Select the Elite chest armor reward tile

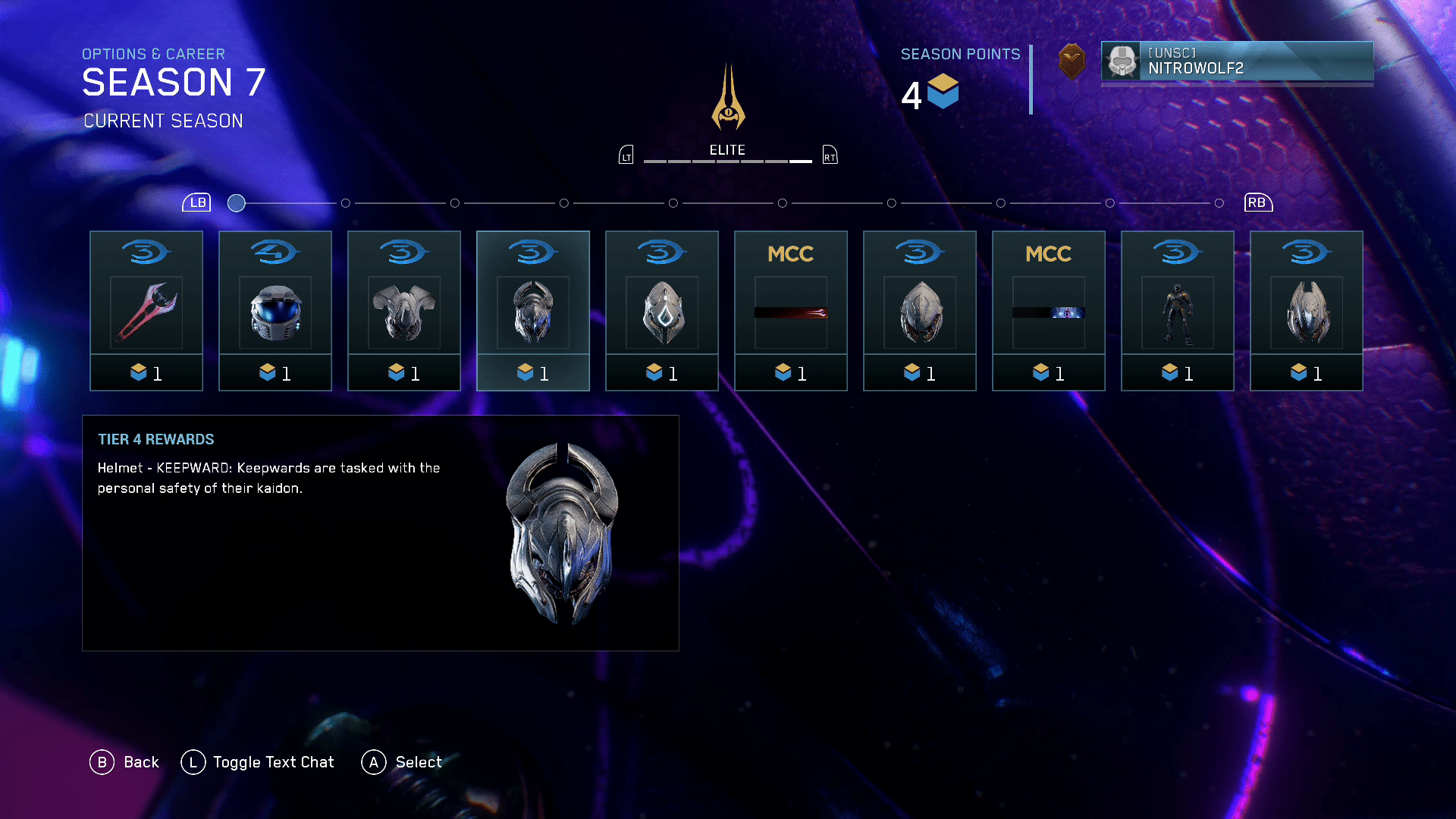[404, 311]
